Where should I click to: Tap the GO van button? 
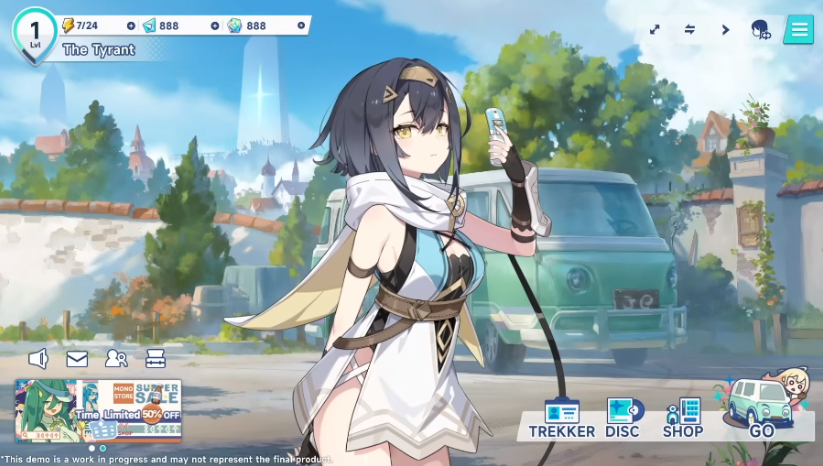(x=761, y=410)
